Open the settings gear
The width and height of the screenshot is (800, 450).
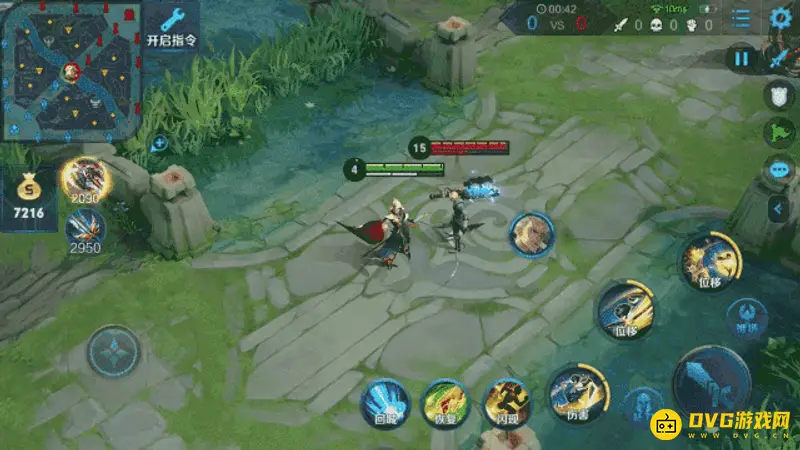[x=781, y=18]
